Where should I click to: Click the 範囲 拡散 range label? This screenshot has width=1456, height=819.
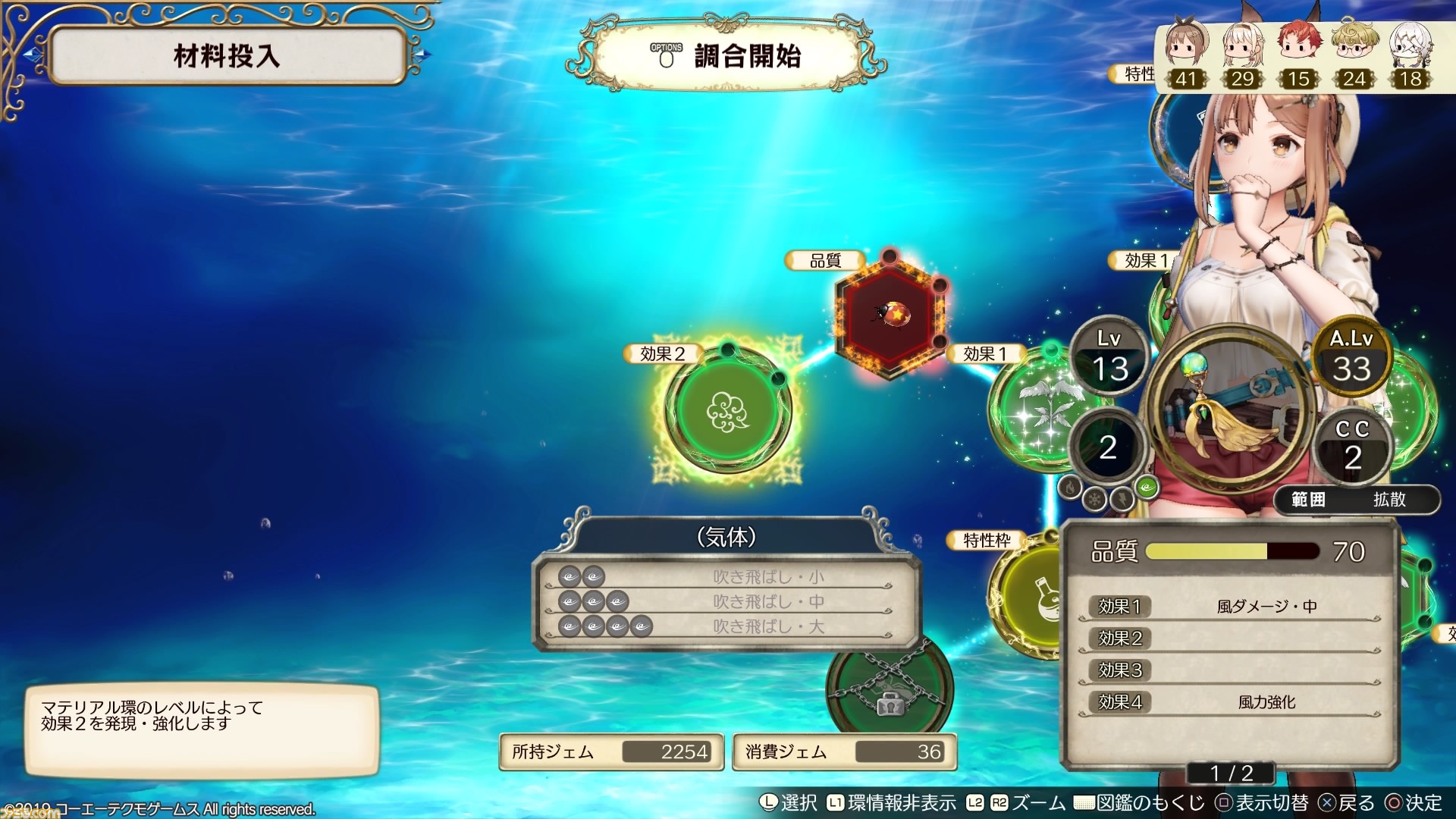click(x=1357, y=500)
